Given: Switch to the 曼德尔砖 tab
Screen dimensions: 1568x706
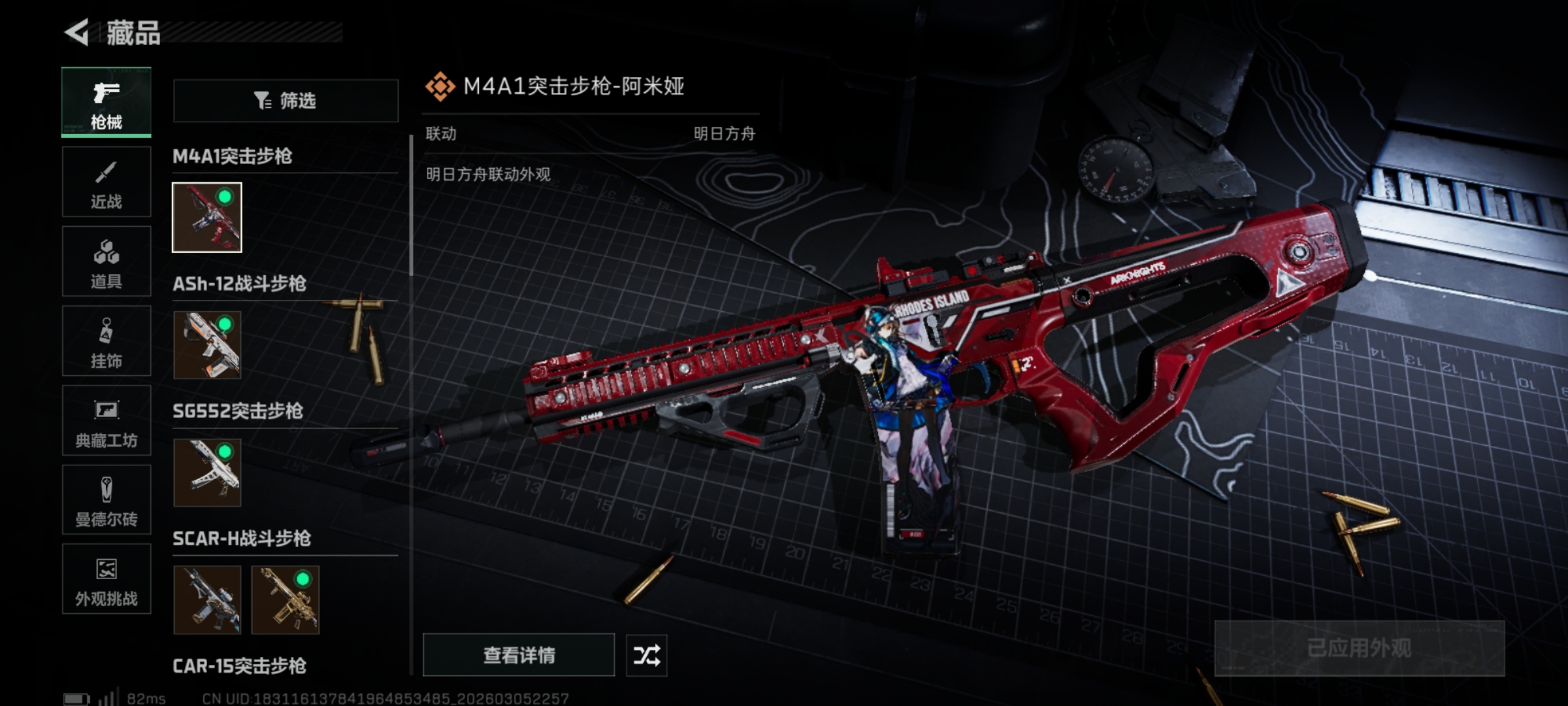Looking at the screenshot, I should (x=106, y=500).
